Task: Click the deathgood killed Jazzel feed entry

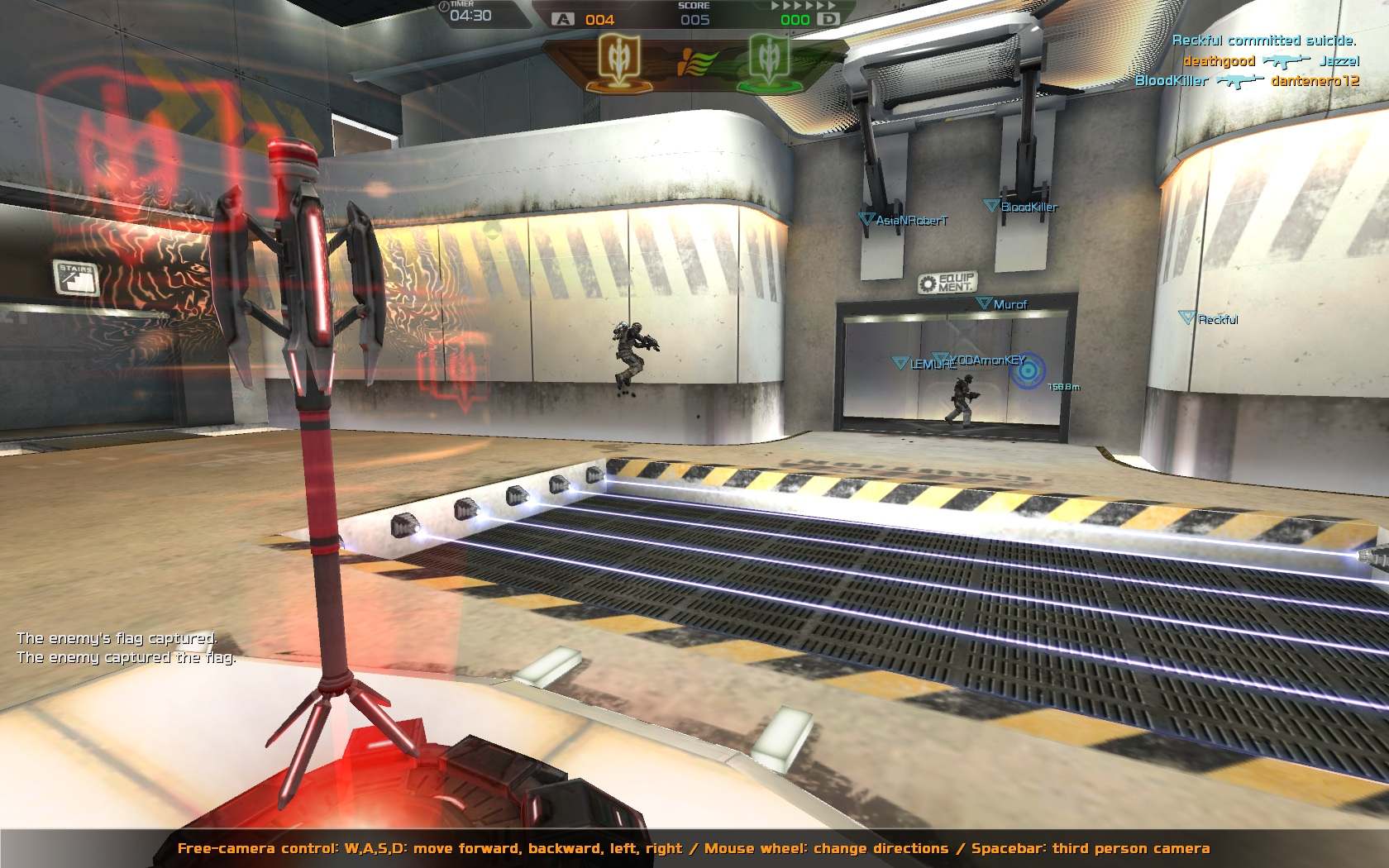Action: click(x=1271, y=60)
